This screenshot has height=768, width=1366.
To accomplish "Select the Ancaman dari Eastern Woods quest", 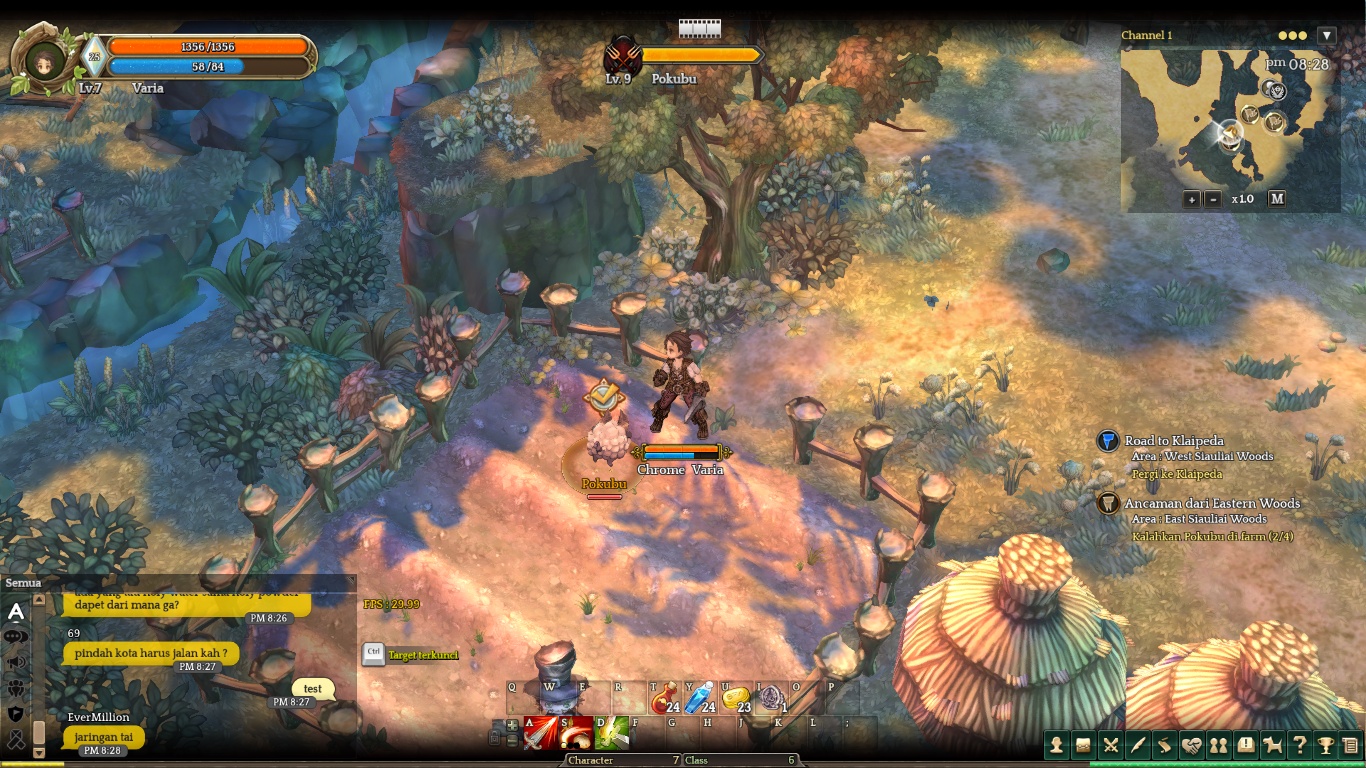I will 1211,503.
